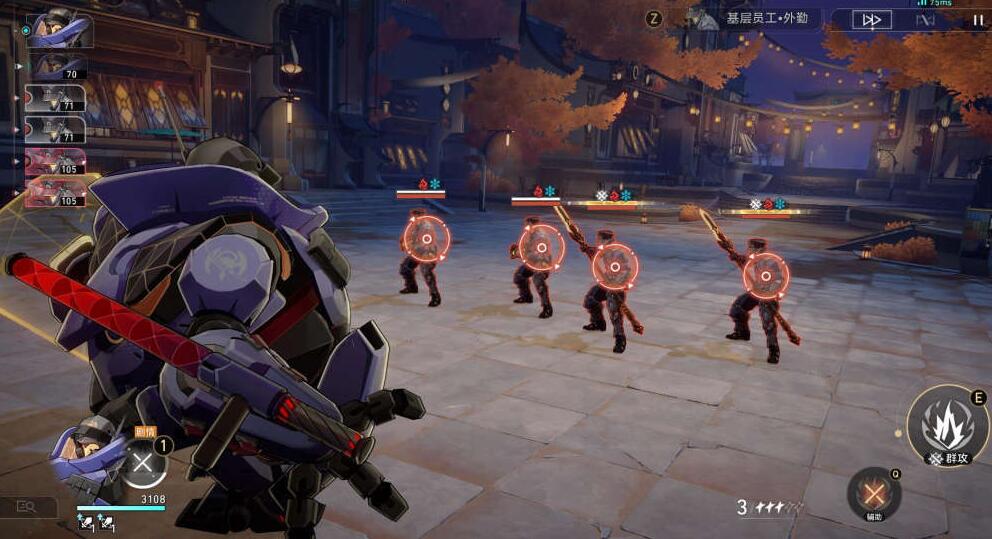Enable auto-battle mode
992x539 pixels.
925,20
